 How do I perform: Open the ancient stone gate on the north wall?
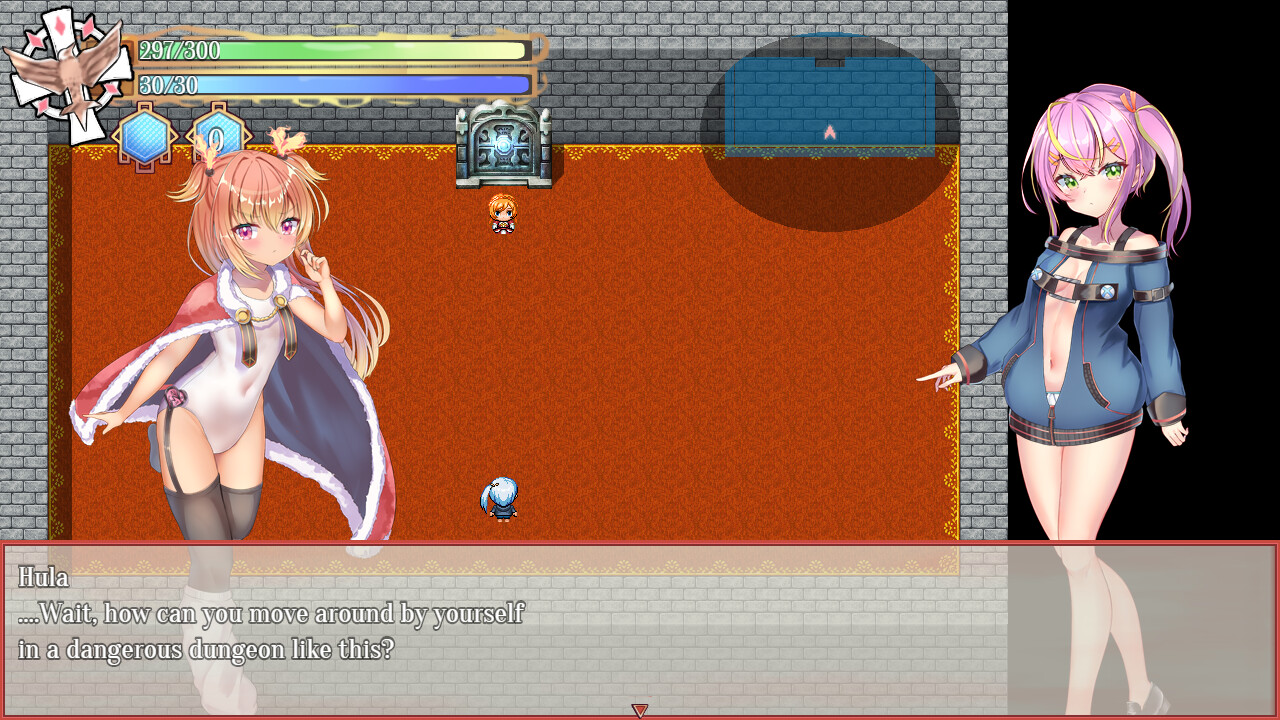pyautogui.click(x=505, y=148)
